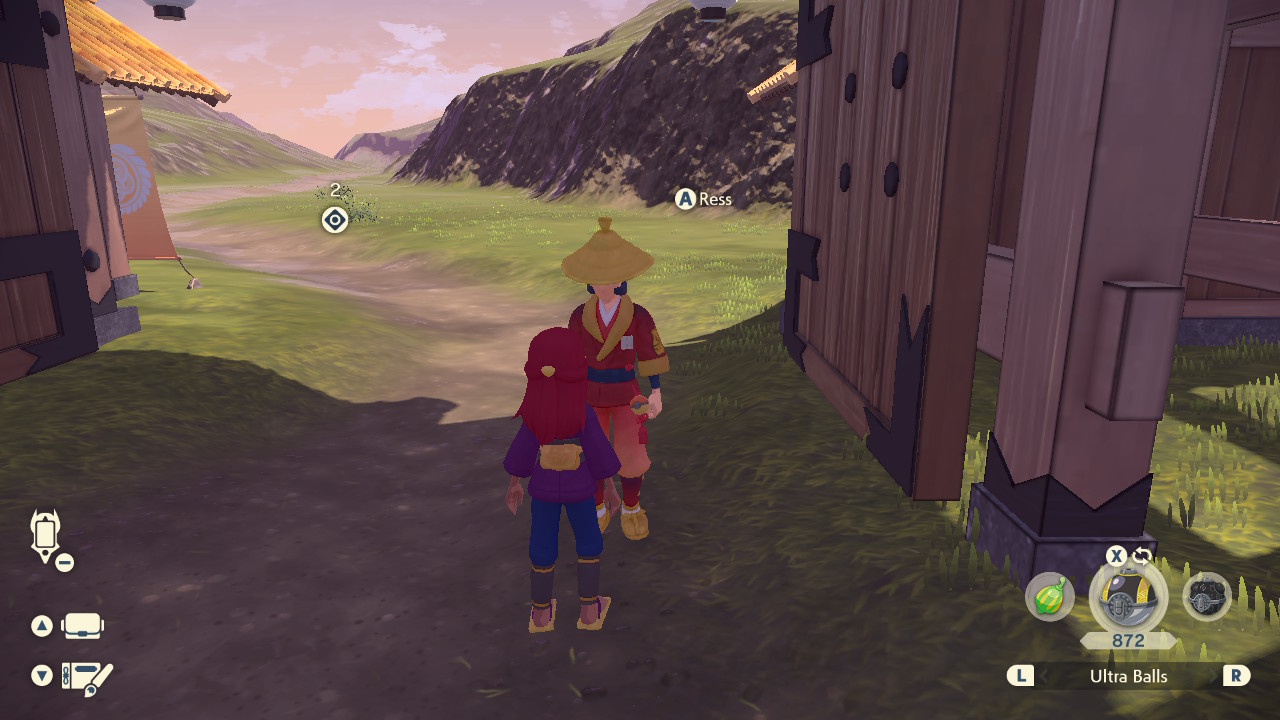The image size is (1280, 720).
Task: Click the waypoint marker icon in the field
Action: pos(333,219)
